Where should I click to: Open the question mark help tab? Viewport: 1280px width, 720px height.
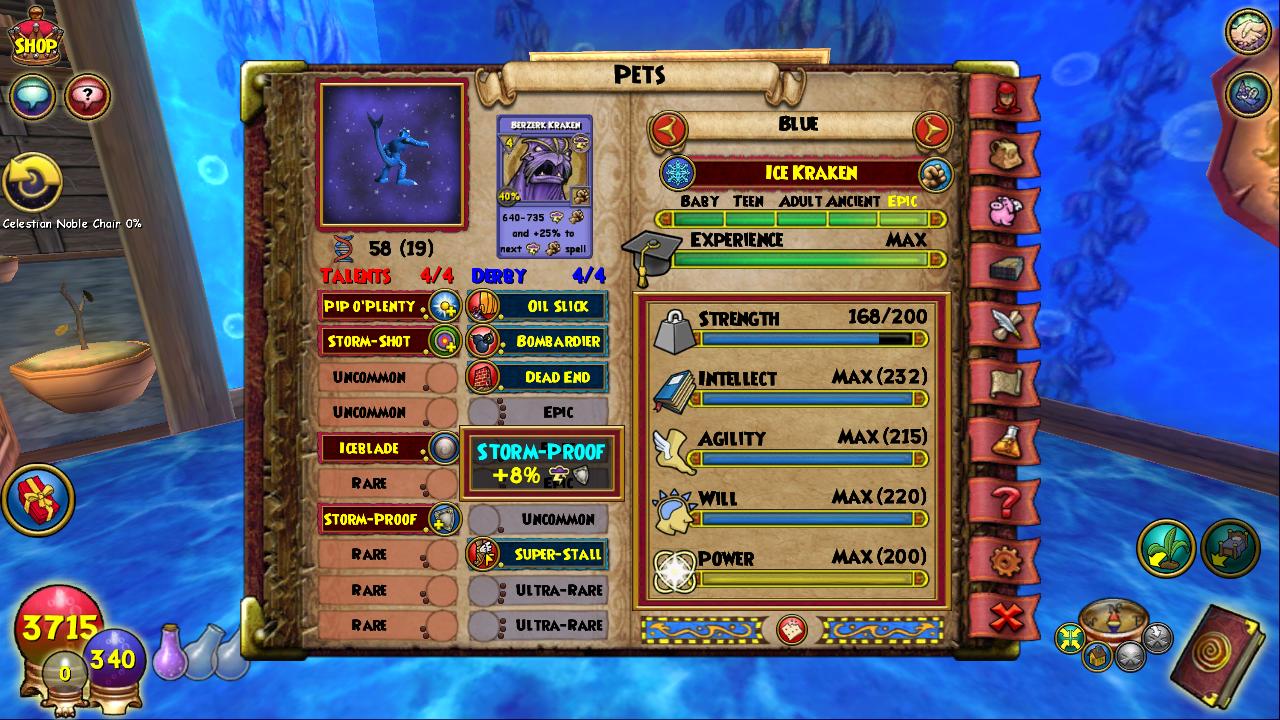(x=1004, y=499)
